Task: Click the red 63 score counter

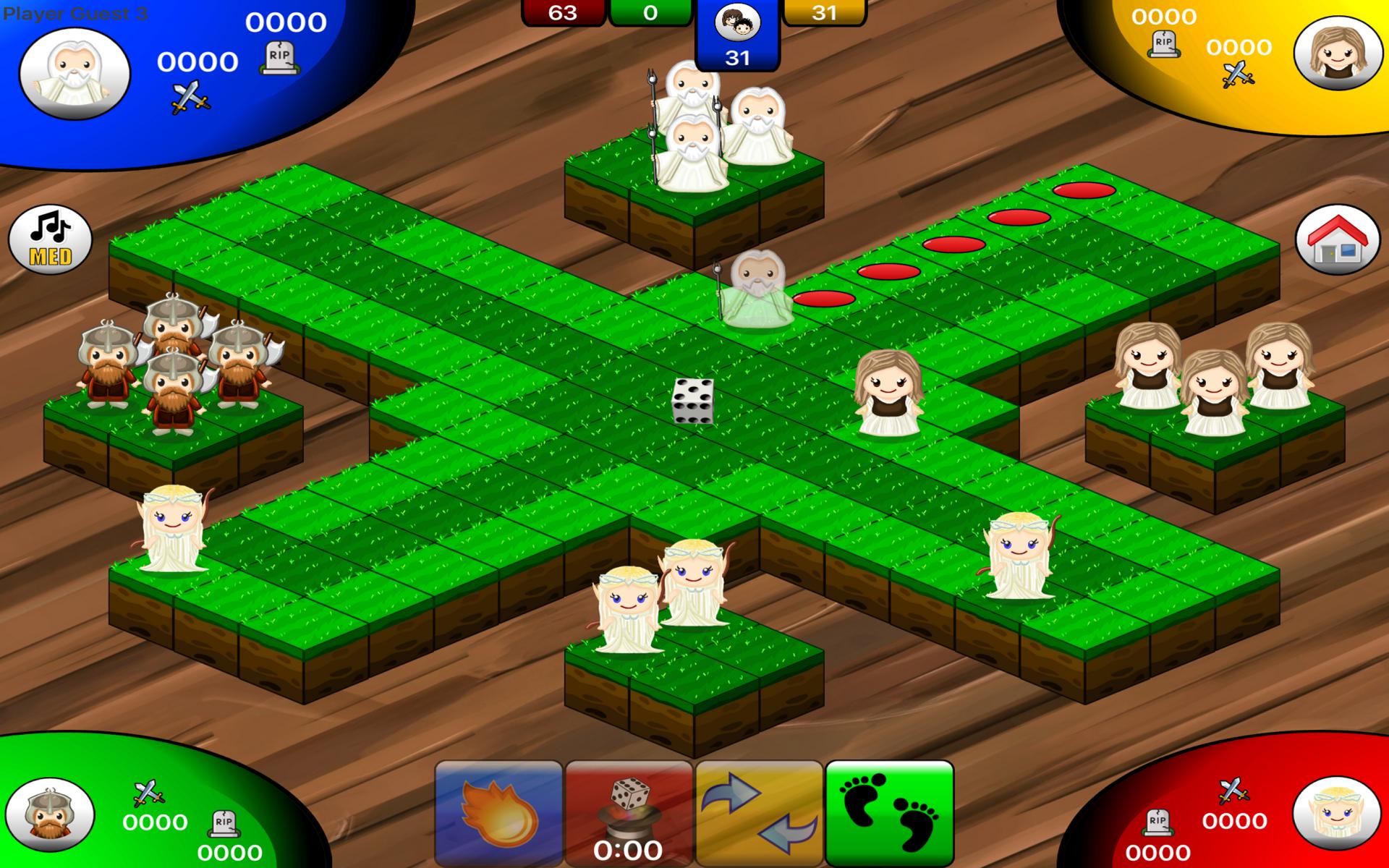Action: pyautogui.click(x=564, y=12)
